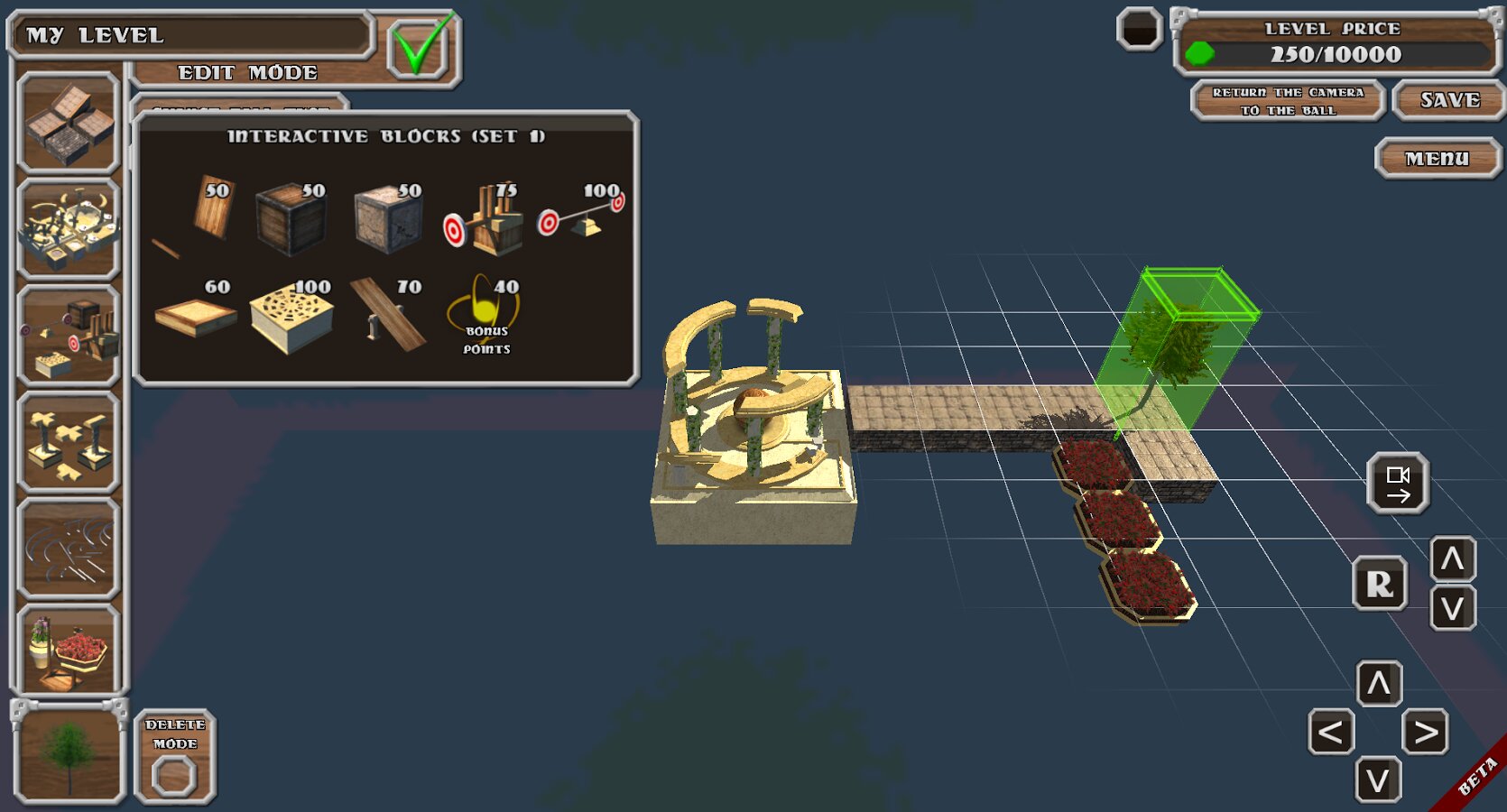Choose the Bonus Points item
Viewport: 1507px width, 812px height.
coord(486,316)
